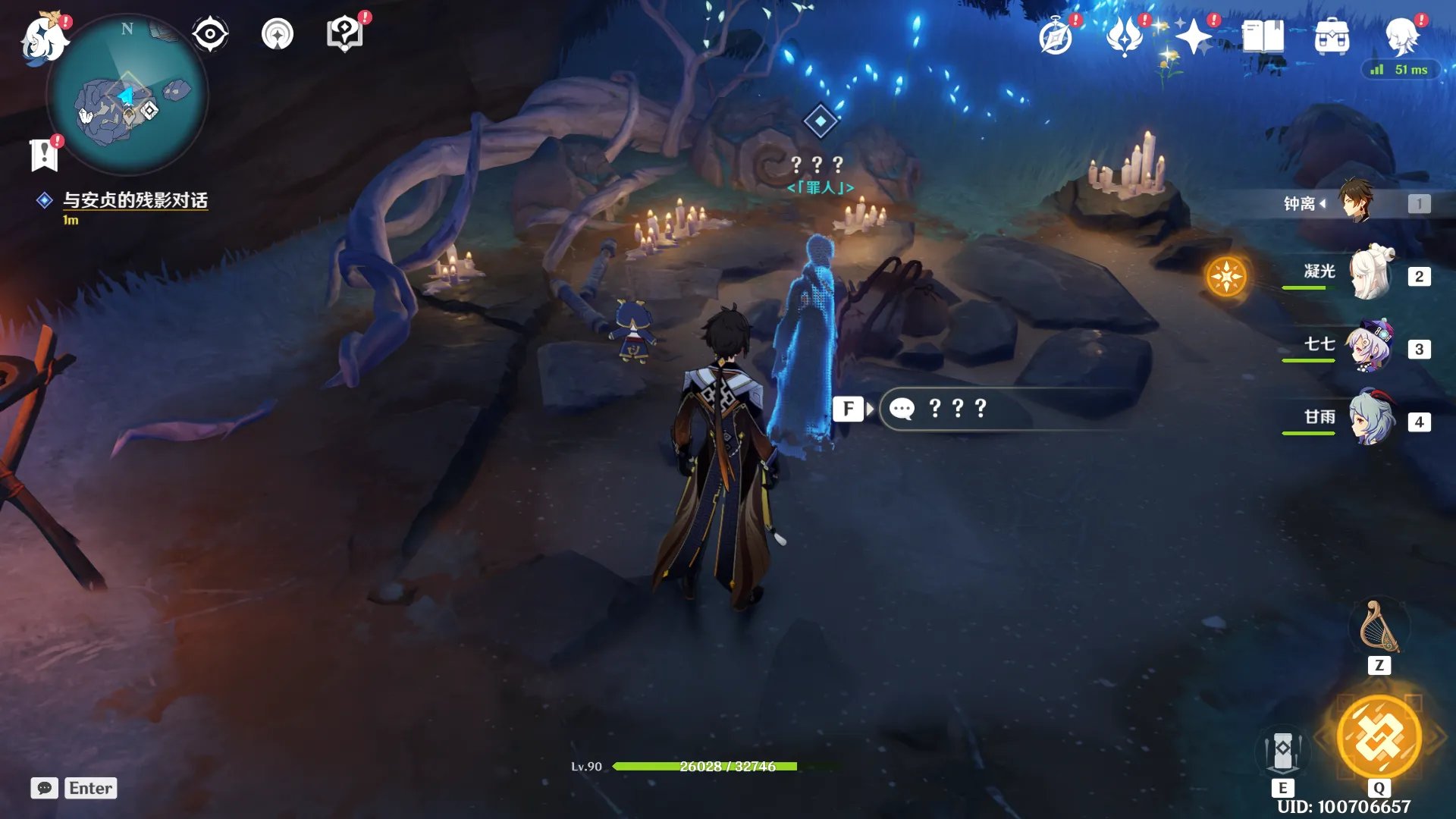
Task: Select the tracked quest 与安贞的残影对话
Action: coord(135,200)
